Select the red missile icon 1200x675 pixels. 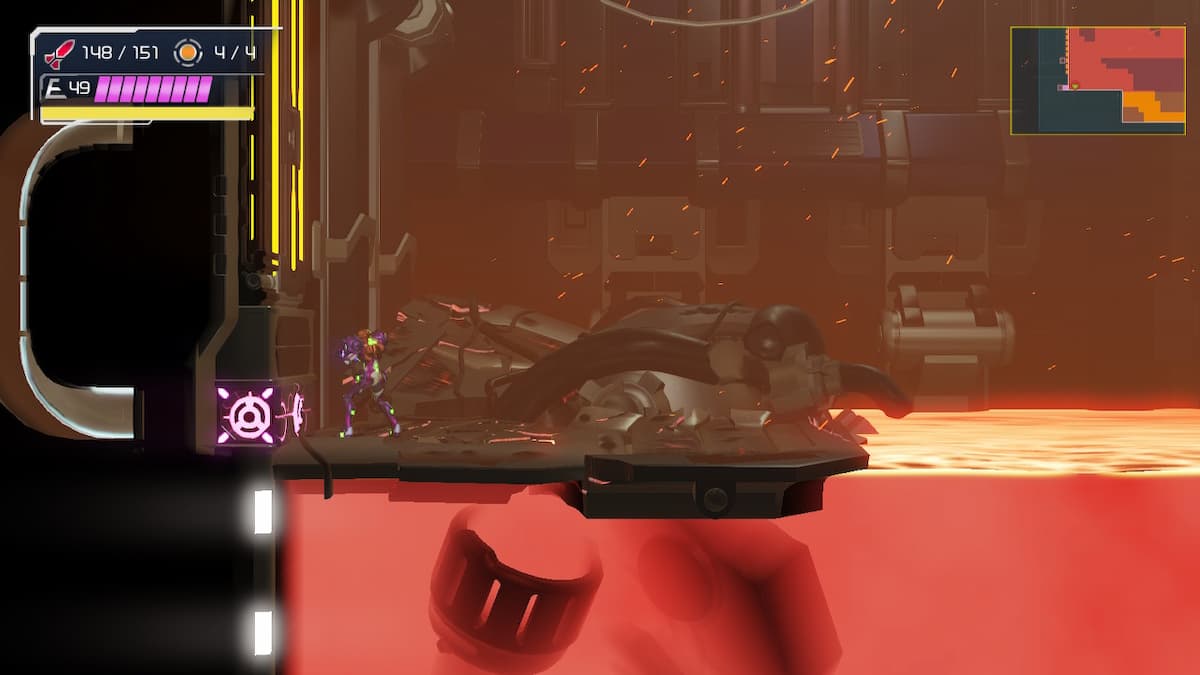(x=60, y=53)
